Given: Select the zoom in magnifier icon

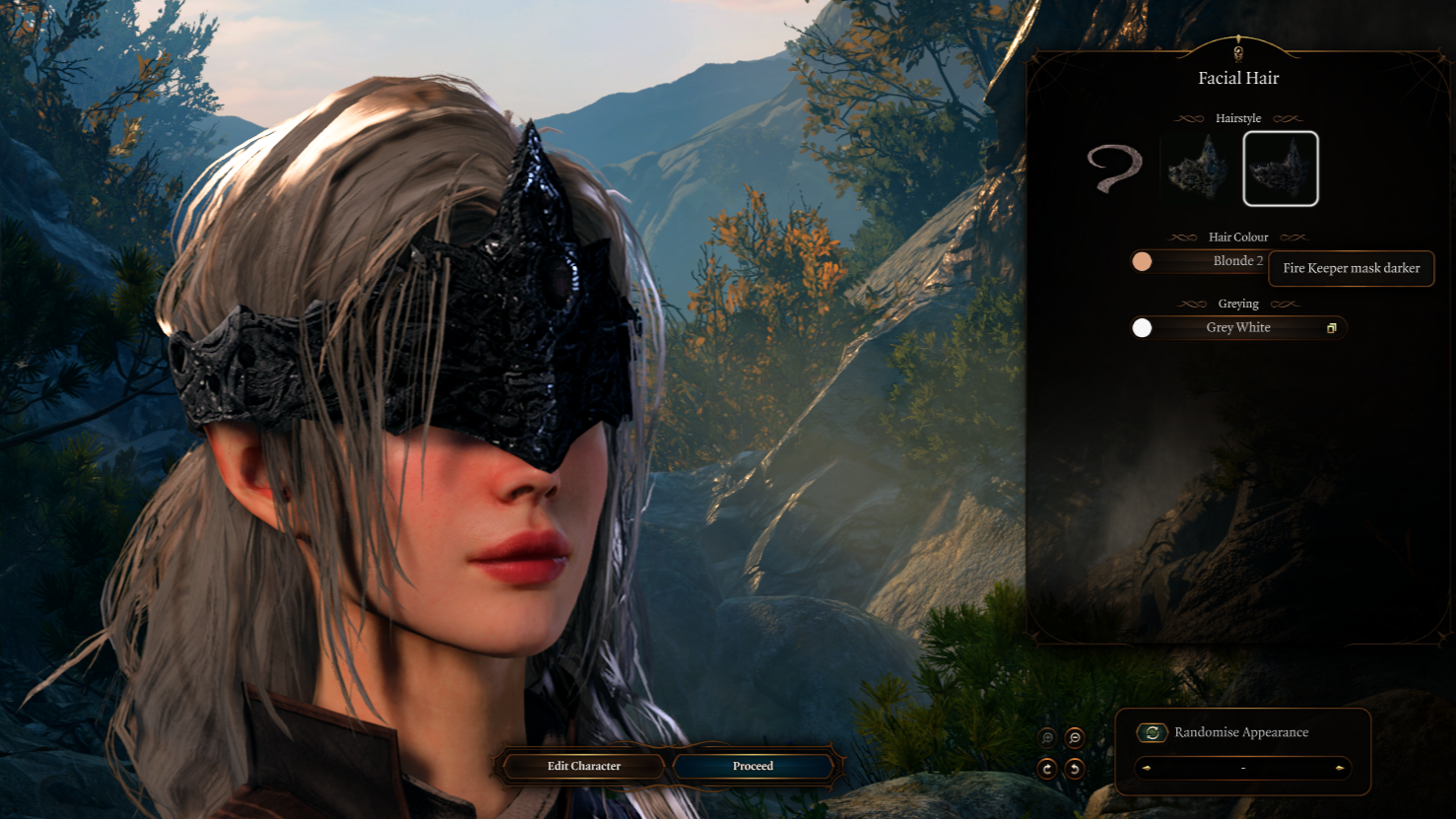Looking at the screenshot, I should click(x=1047, y=737).
